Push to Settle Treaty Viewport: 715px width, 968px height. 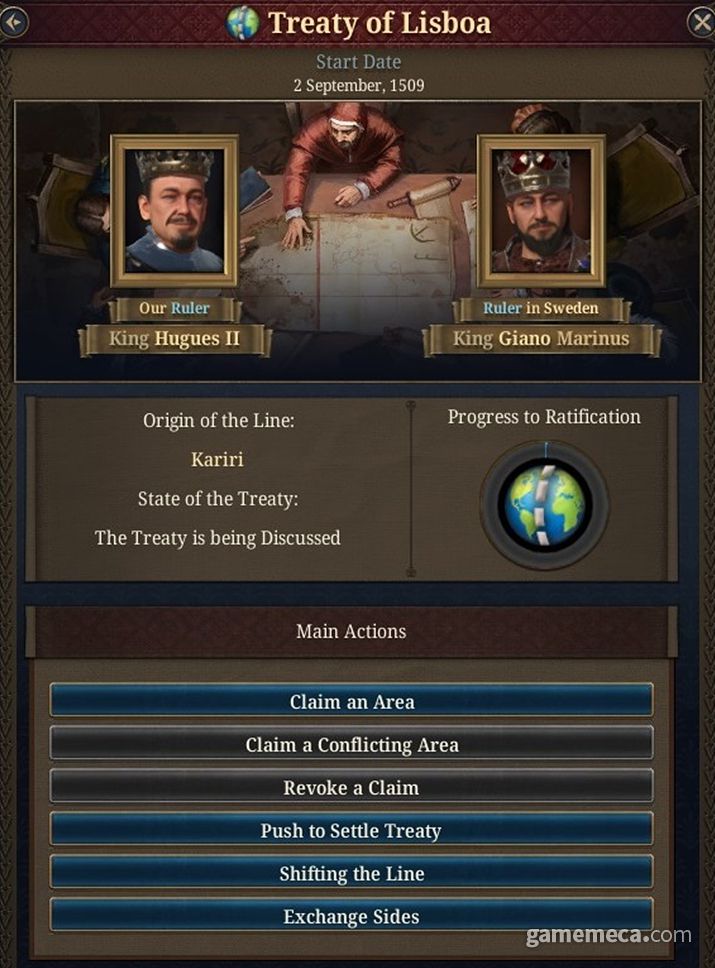coord(351,830)
